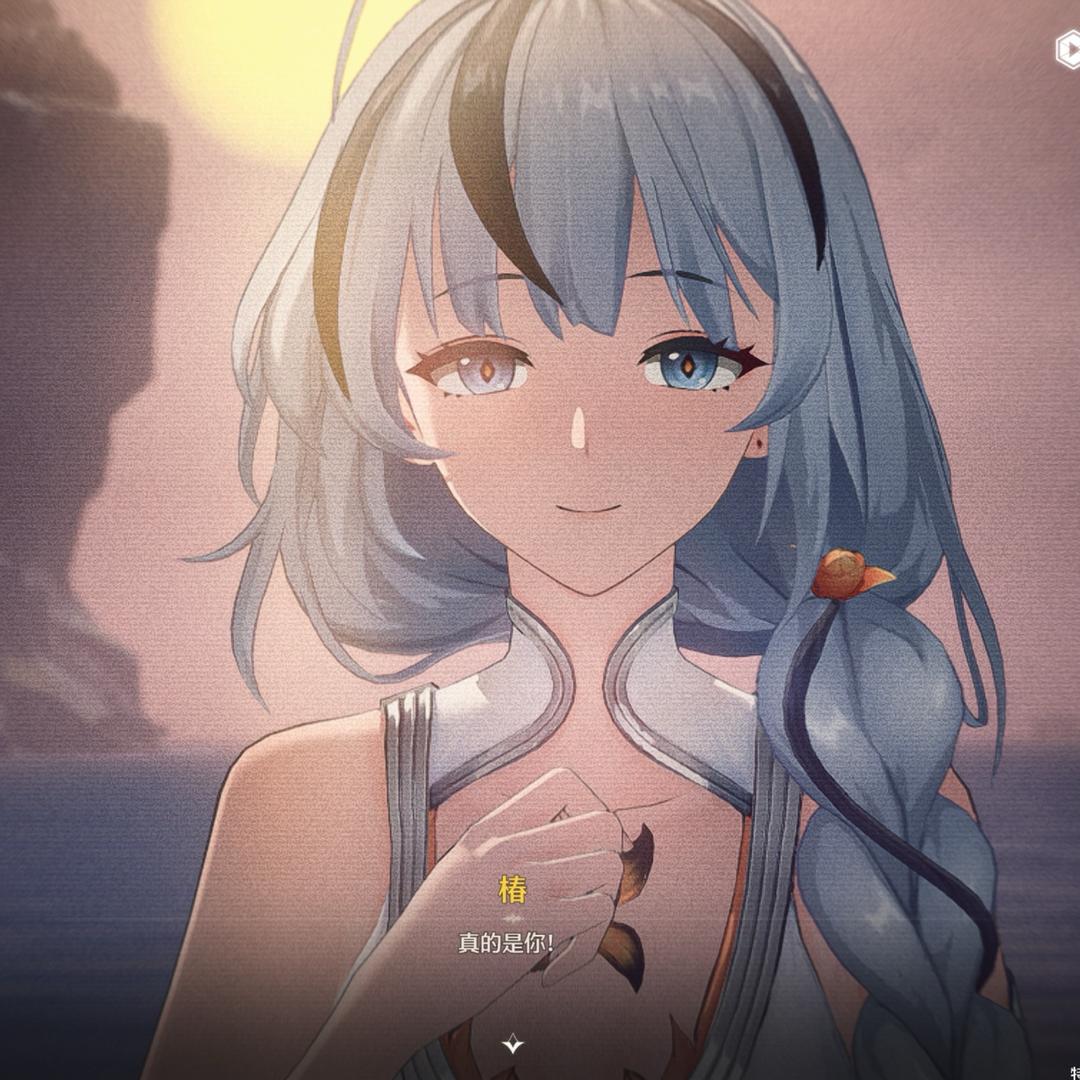Toggle the hexagonal auto-play dialogue button
The image size is (1080, 1080).
[x=1068, y=49]
